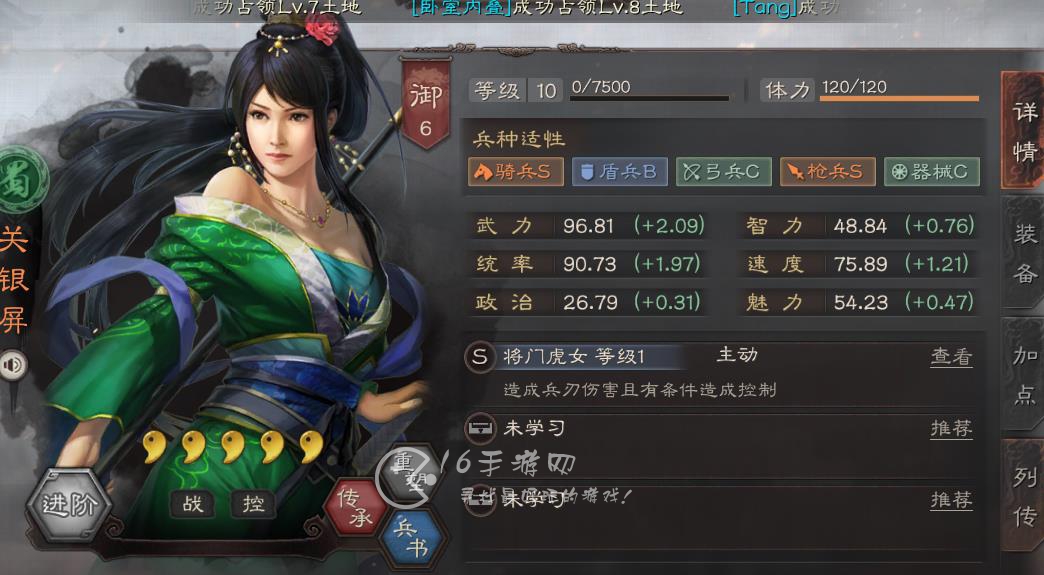Click the 控 control tag
This screenshot has width=1044, height=575.
[253, 504]
